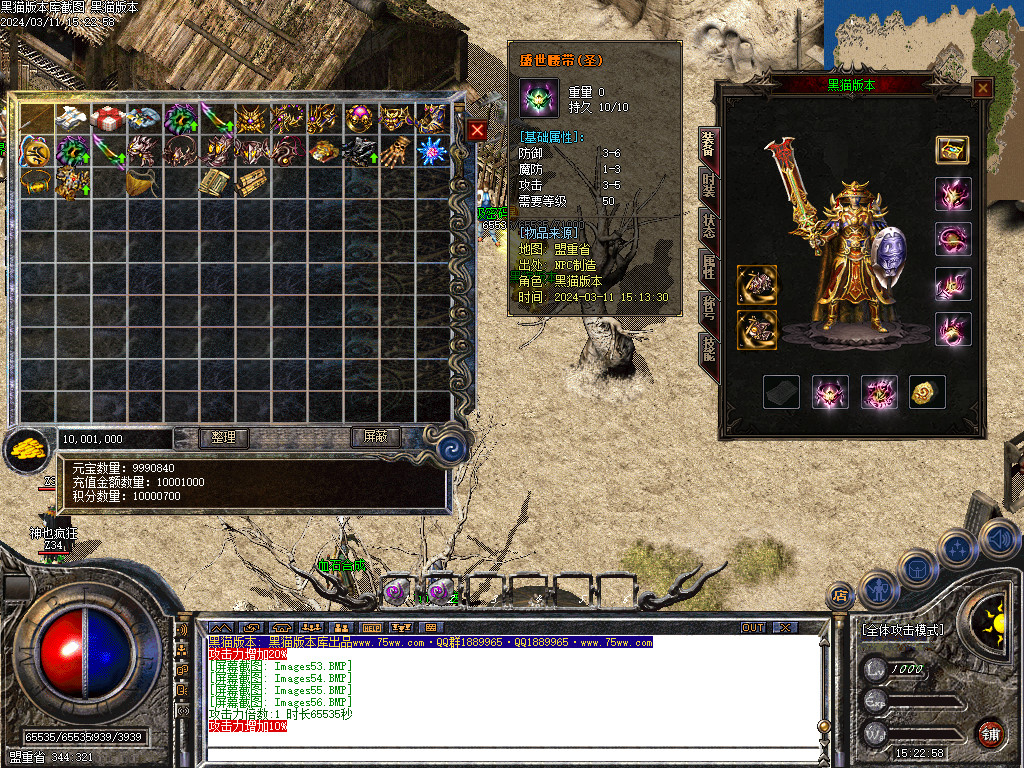This screenshot has height=768, width=1024.
Task: Select the red gift box item
Action: pos(107,118)
